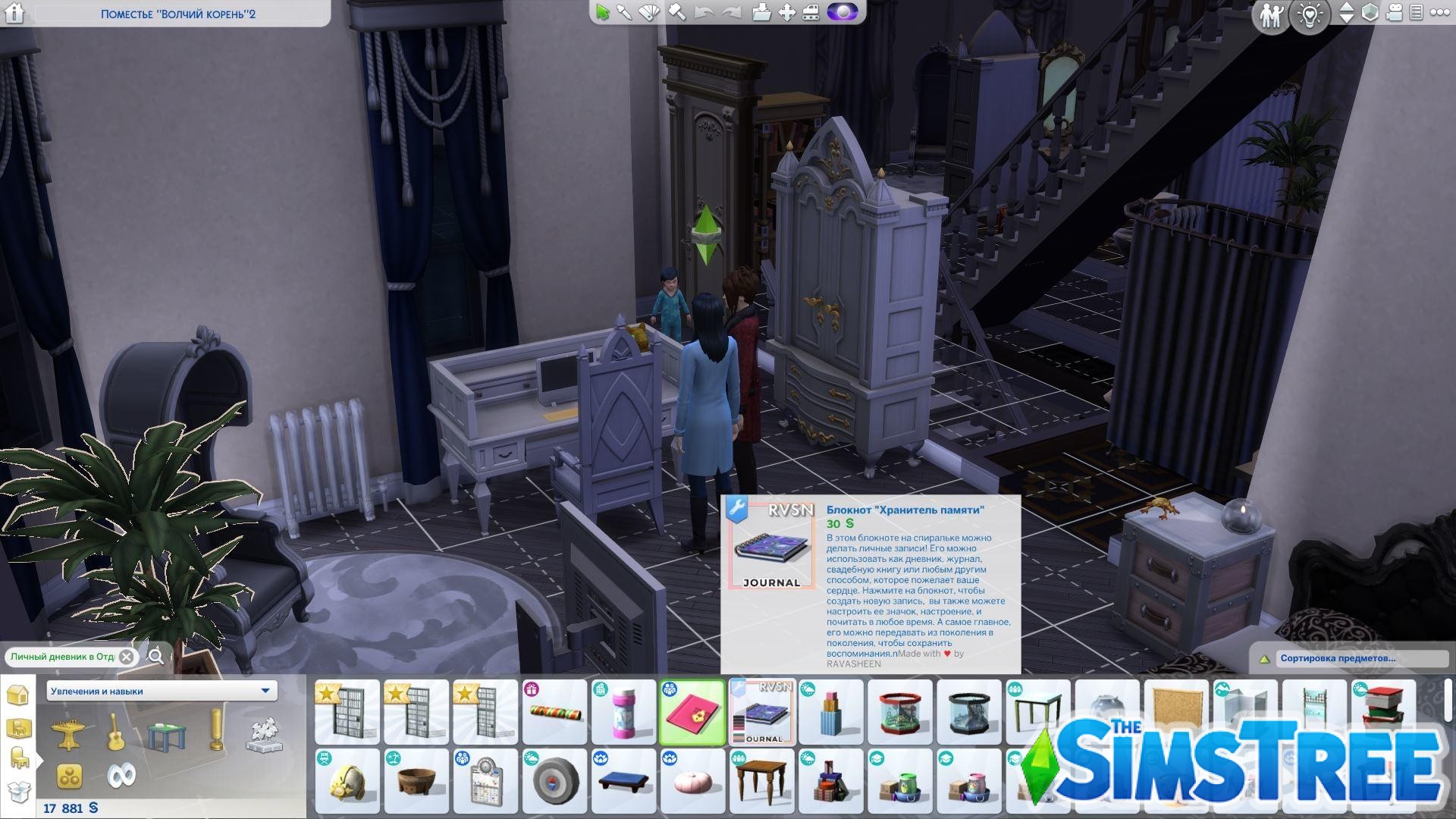Clear the search field with the X

[x=127, y=657]
